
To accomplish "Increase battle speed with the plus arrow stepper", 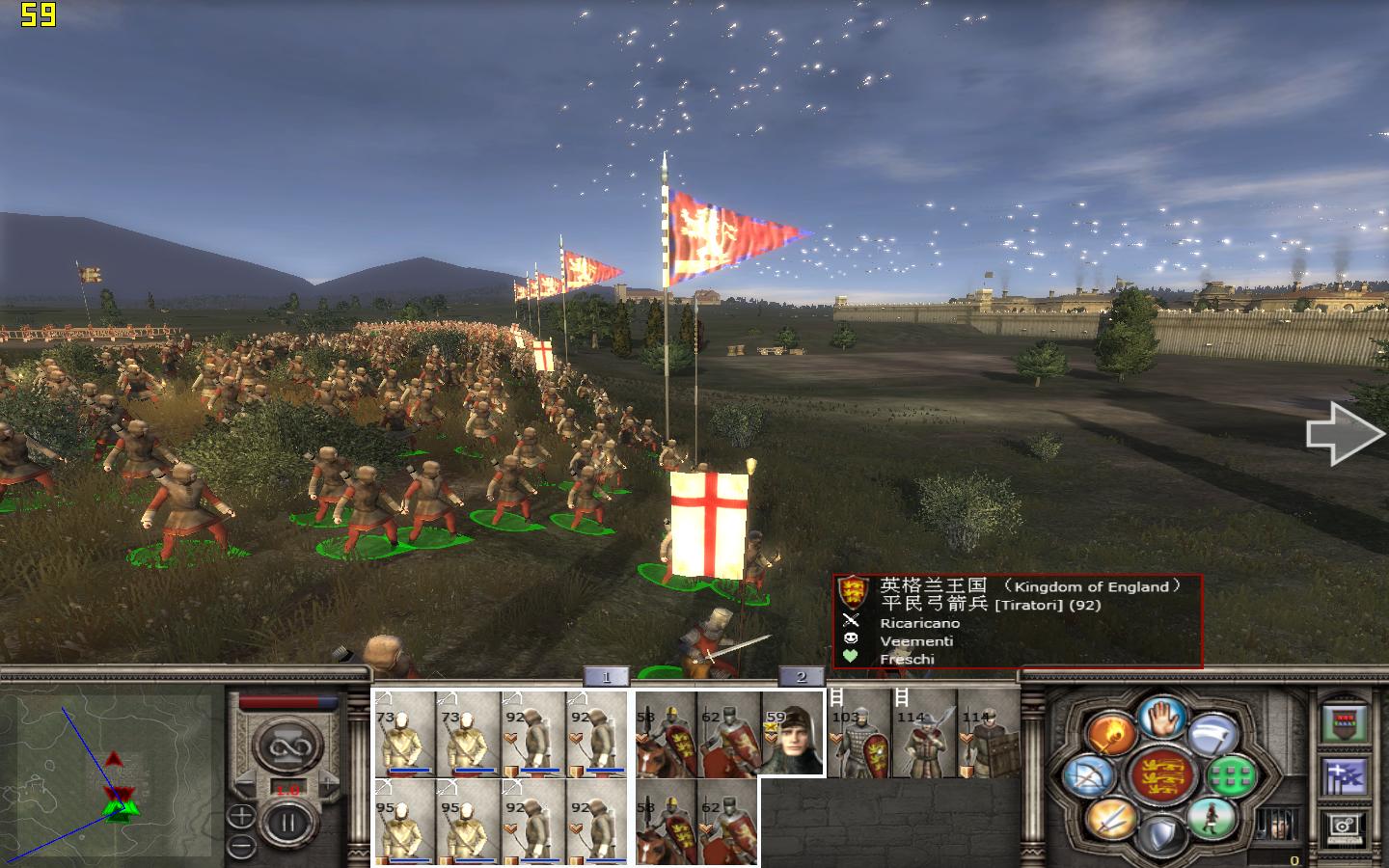I will 327,782.
